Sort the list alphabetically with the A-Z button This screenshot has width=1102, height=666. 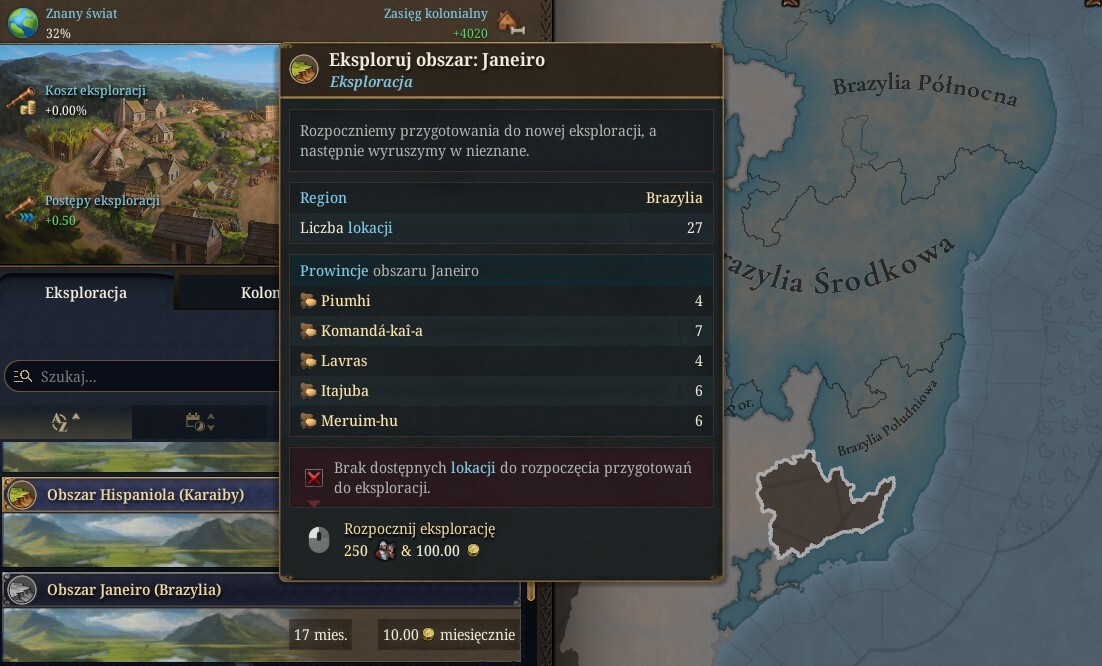(x=65, y=422)
